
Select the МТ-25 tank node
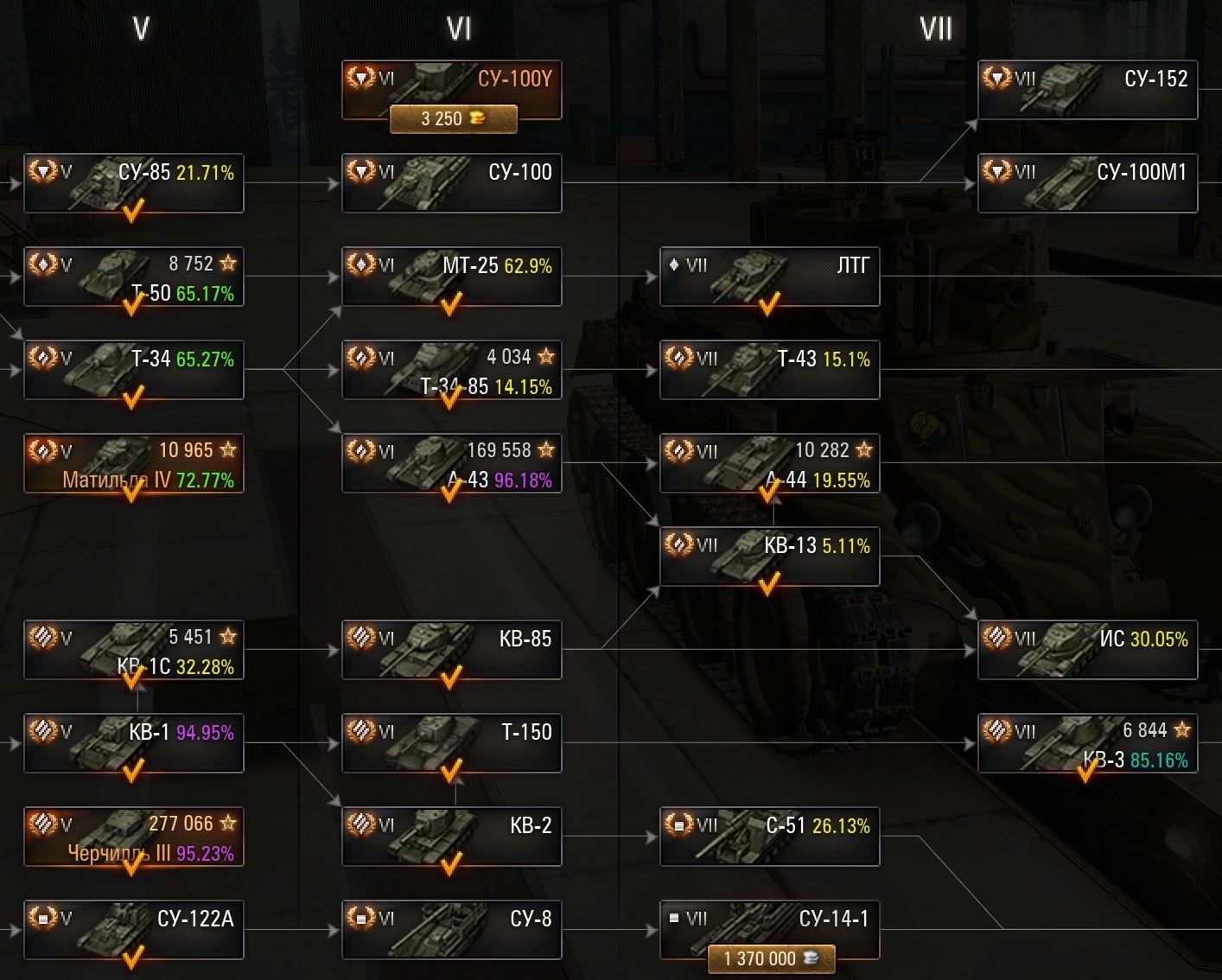pos(452,277)
